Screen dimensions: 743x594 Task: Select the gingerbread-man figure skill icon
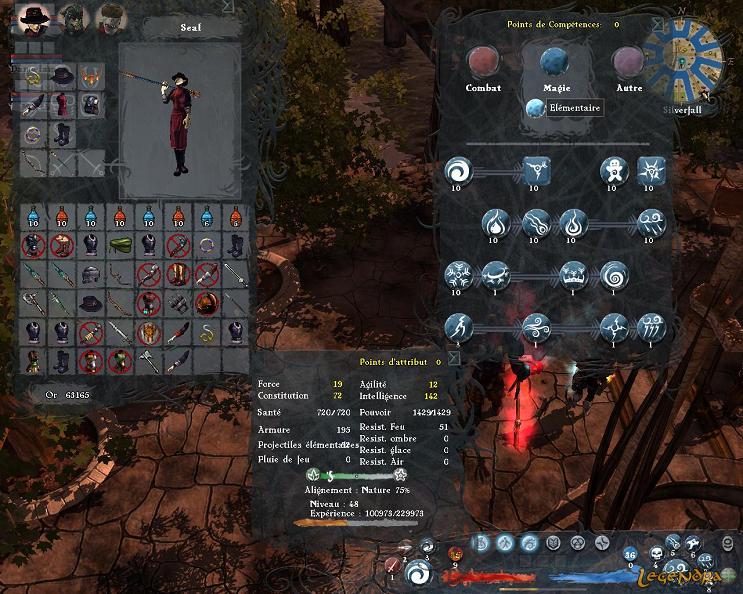pos(615,171)
